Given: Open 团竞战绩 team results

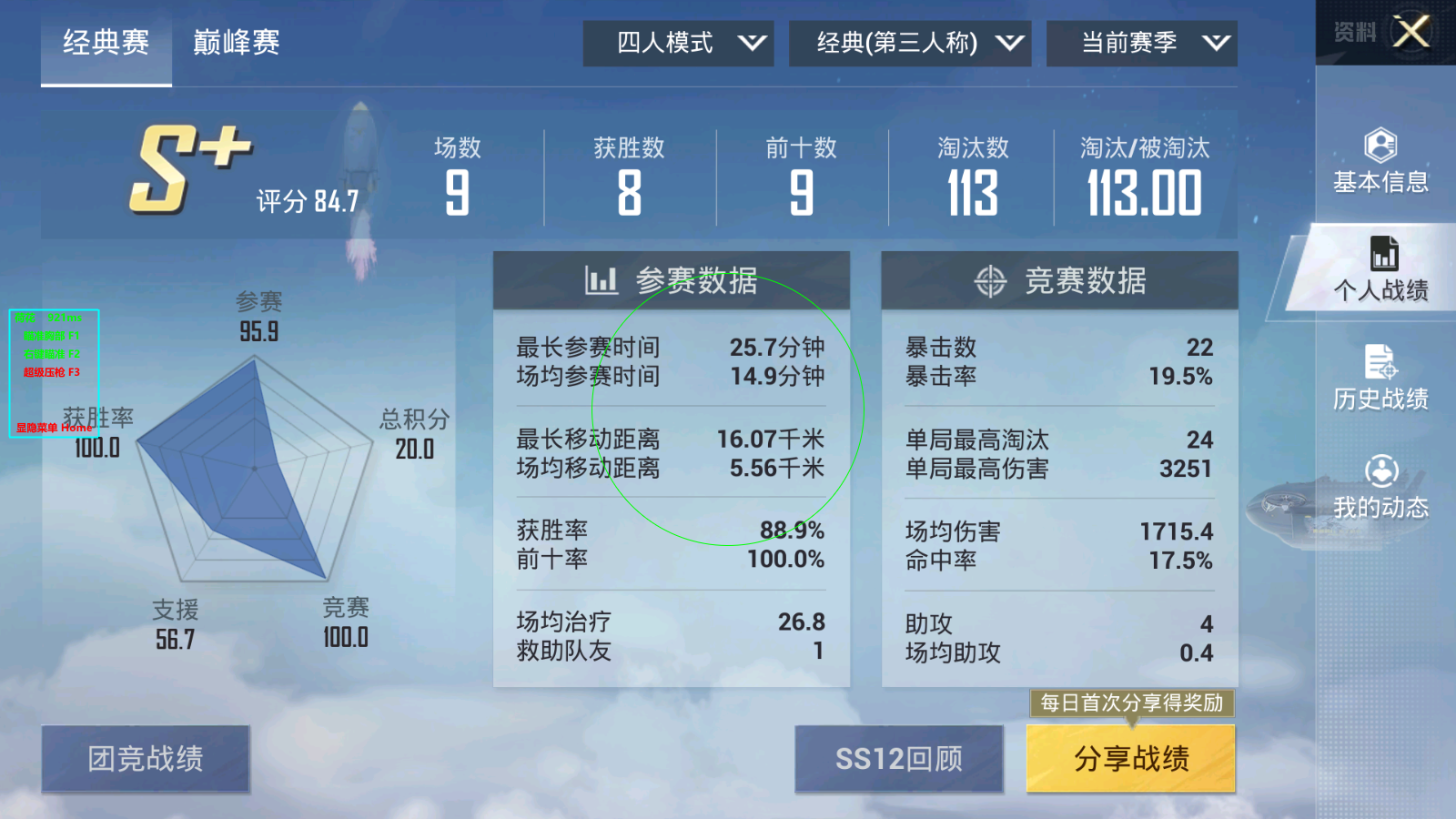Looking at the screenshot, I should (x=146, y=759).
